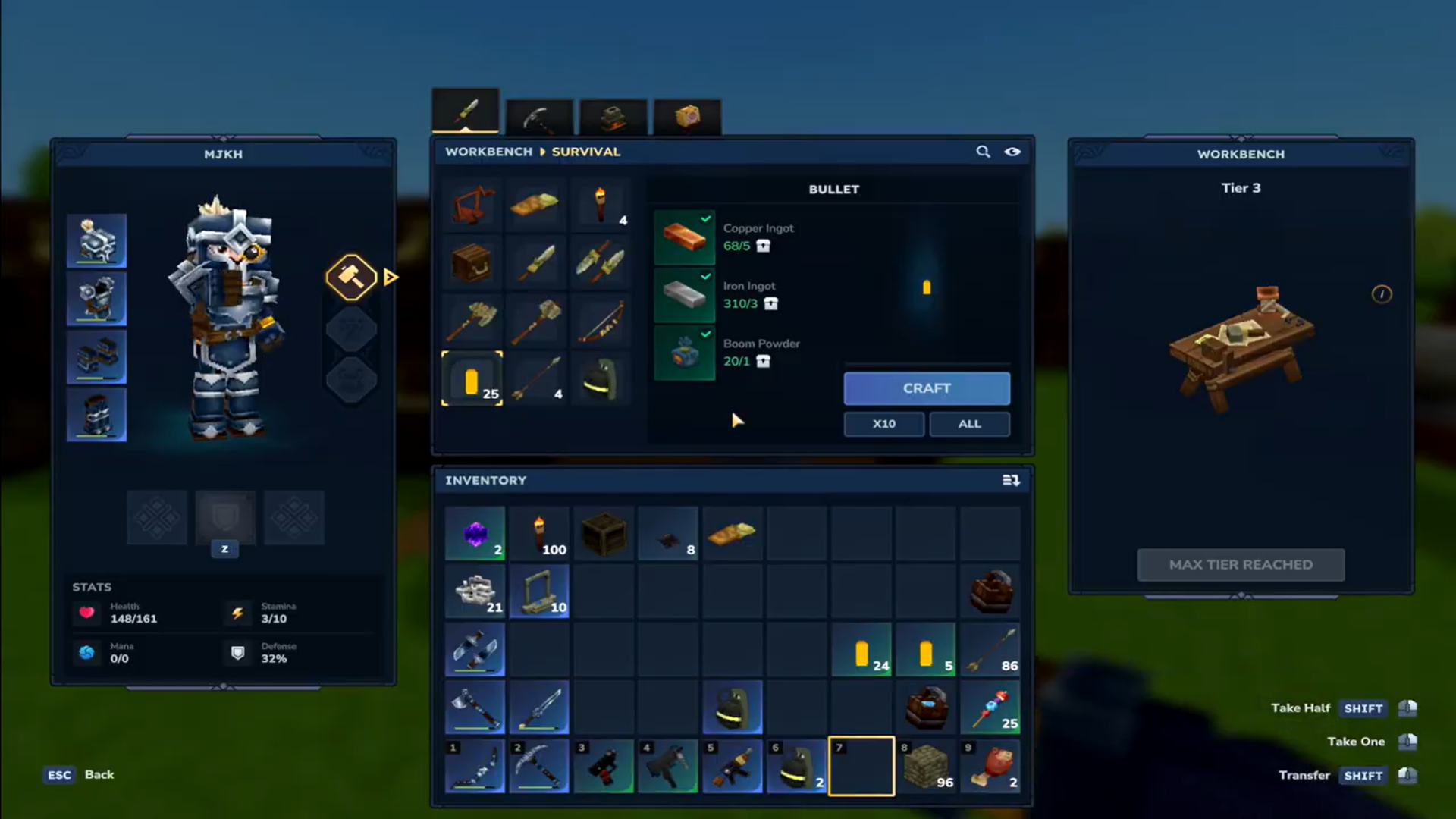
Task: Click the X10 craft button
Action: [x=883, y=424]
